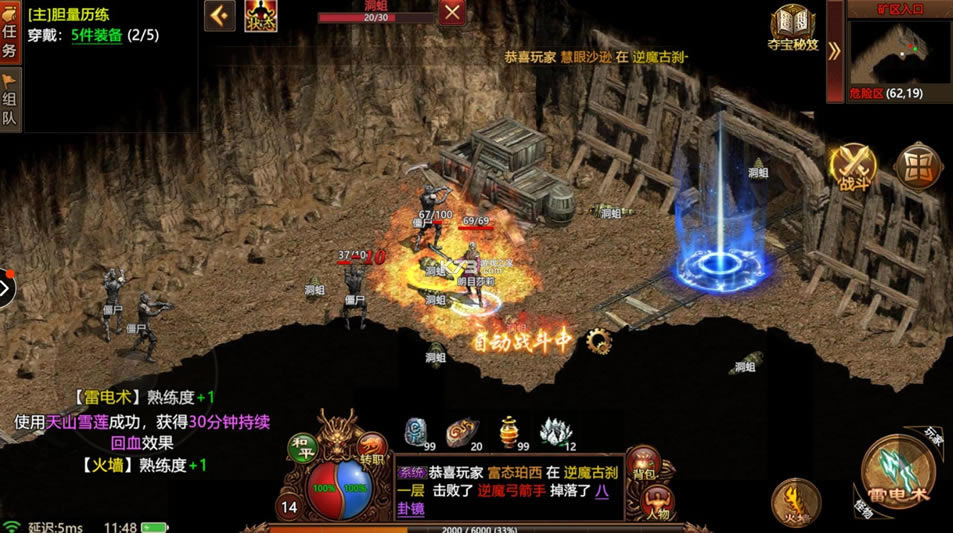Switch to the 组队 team tab
Image resolution: width=953 pixels, height=533 pixels.
click(x=10, y=101)
